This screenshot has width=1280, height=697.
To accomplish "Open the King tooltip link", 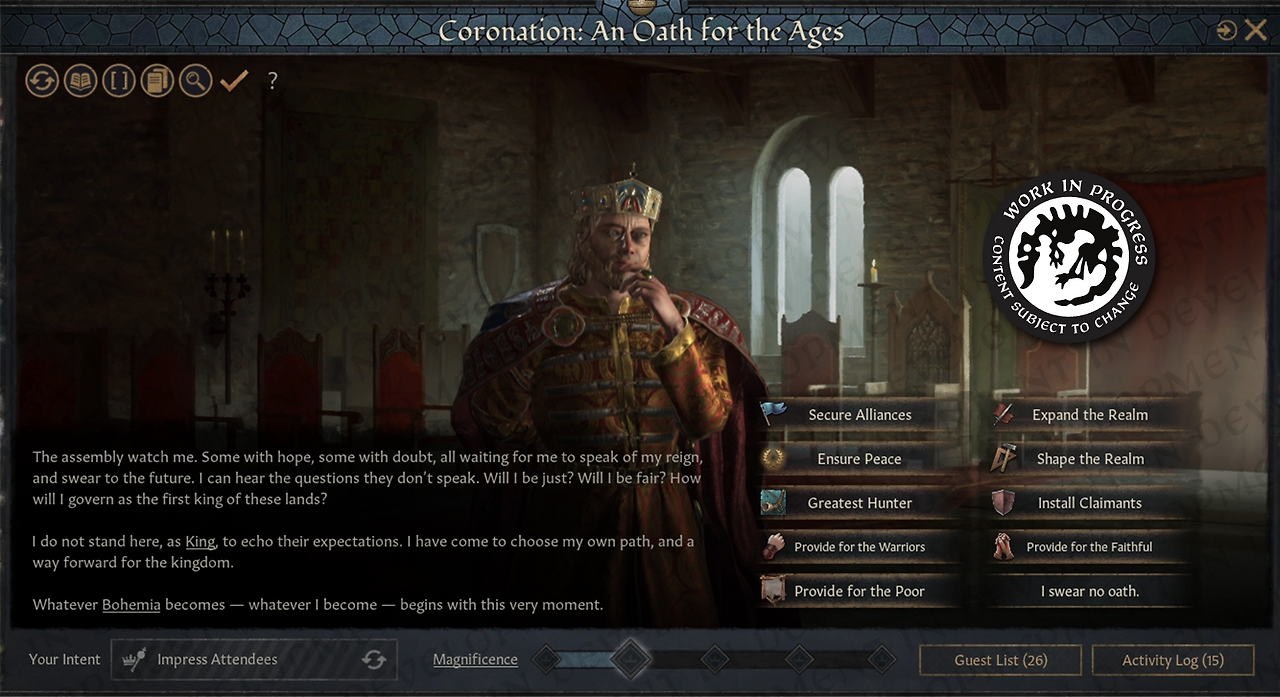I will coord(200,541).
